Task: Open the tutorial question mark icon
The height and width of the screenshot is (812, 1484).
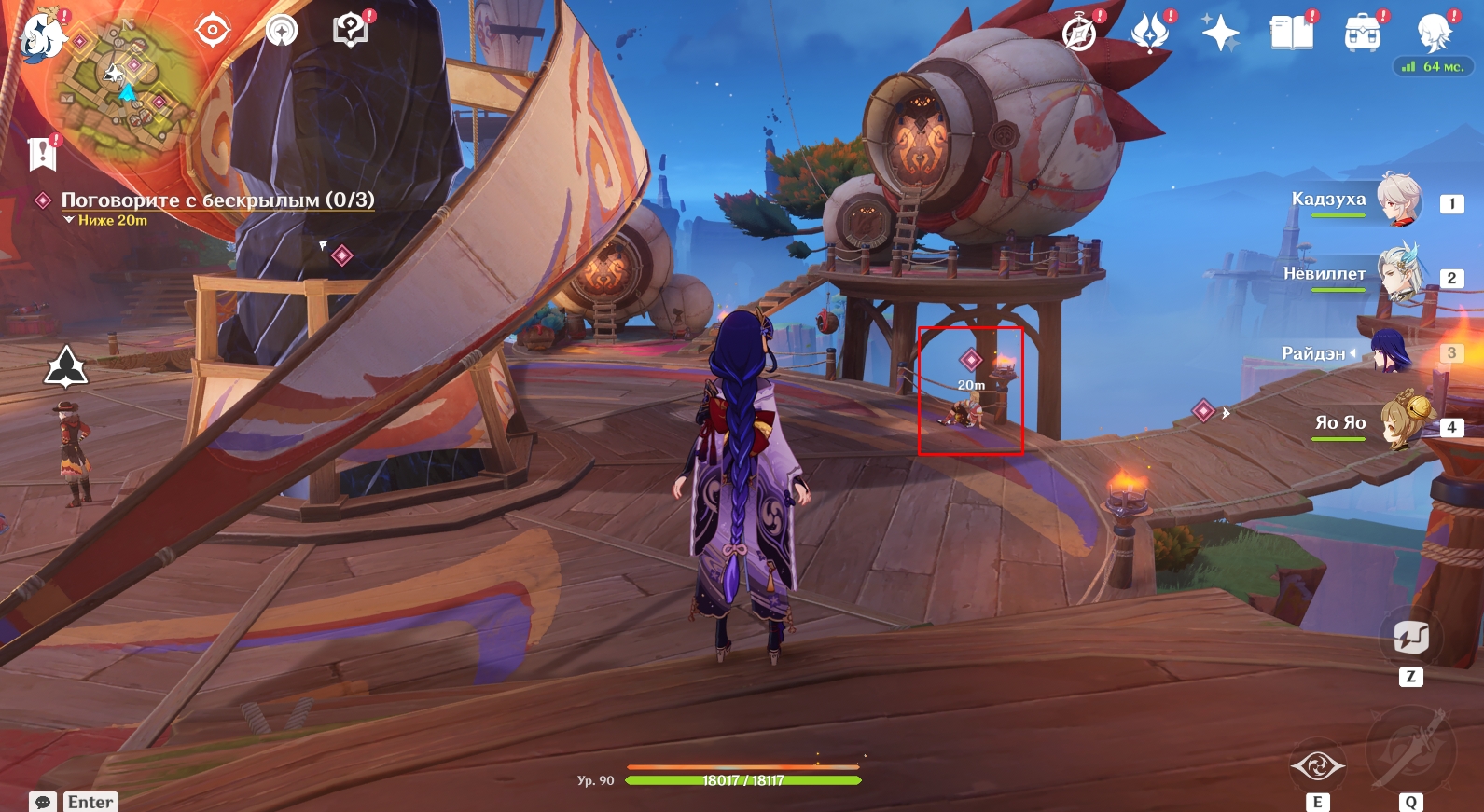Action: coord(351,31)
